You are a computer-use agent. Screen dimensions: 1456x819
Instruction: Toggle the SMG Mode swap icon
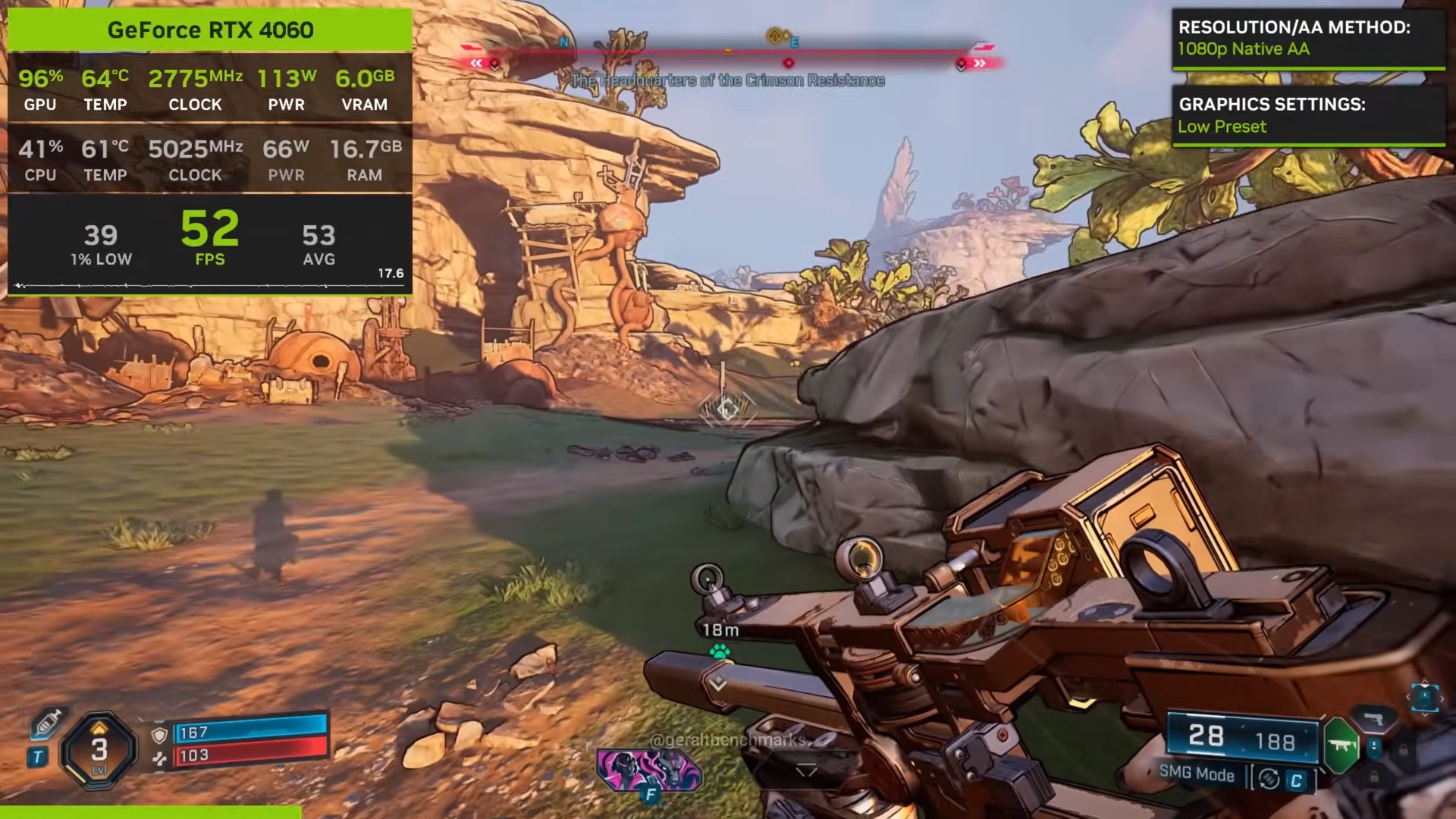[1269, 779]
